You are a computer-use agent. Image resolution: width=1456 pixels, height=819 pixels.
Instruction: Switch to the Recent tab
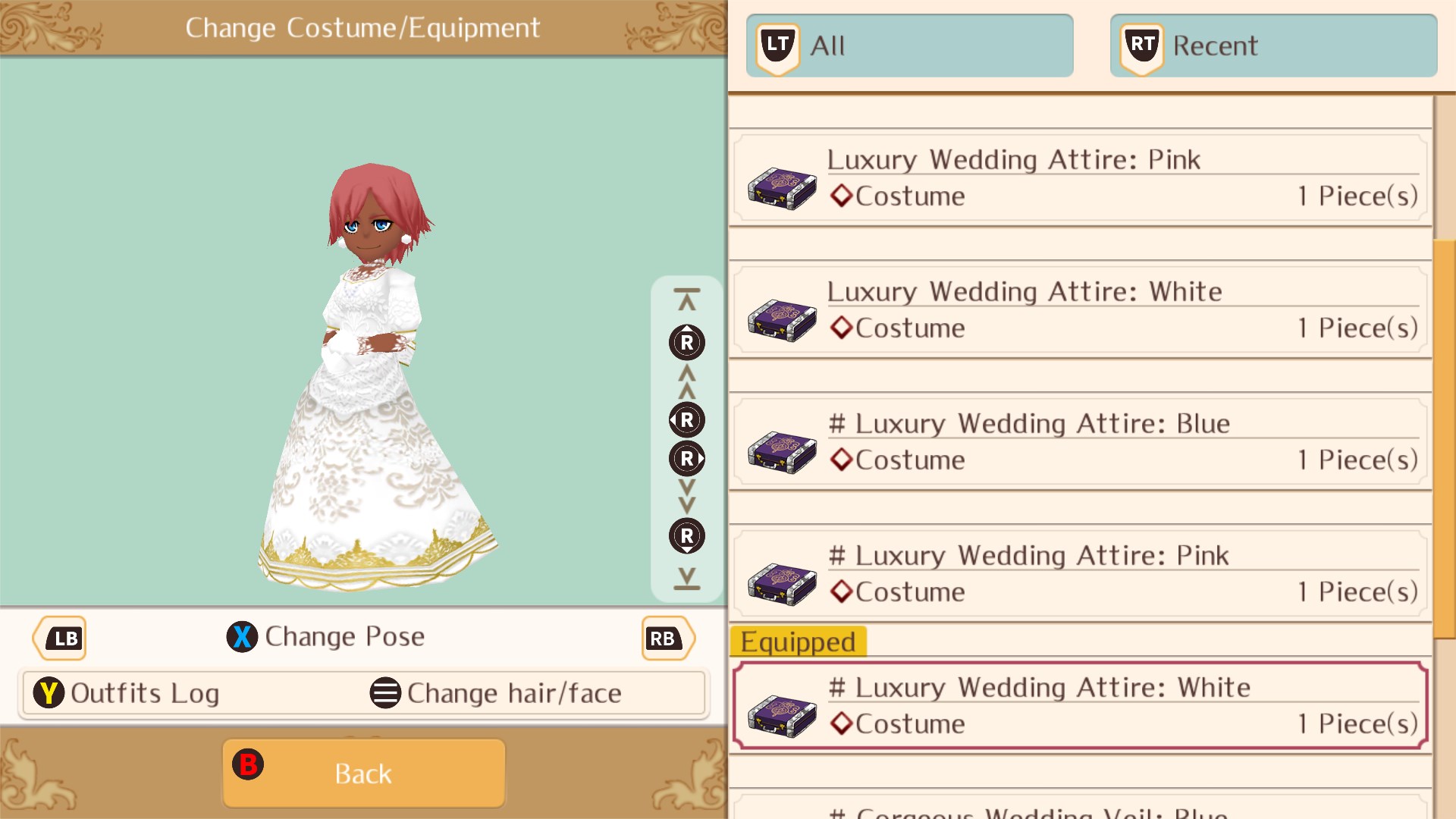(x=1274, y=44)
